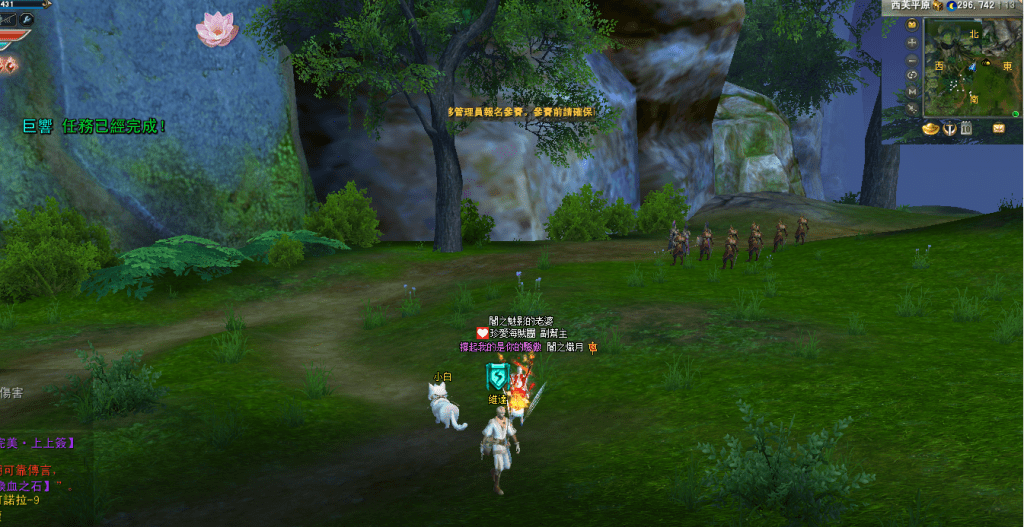Click the circular arrows button beside the minimap
The image size is (1024, 527).
[x=912, y=74]
